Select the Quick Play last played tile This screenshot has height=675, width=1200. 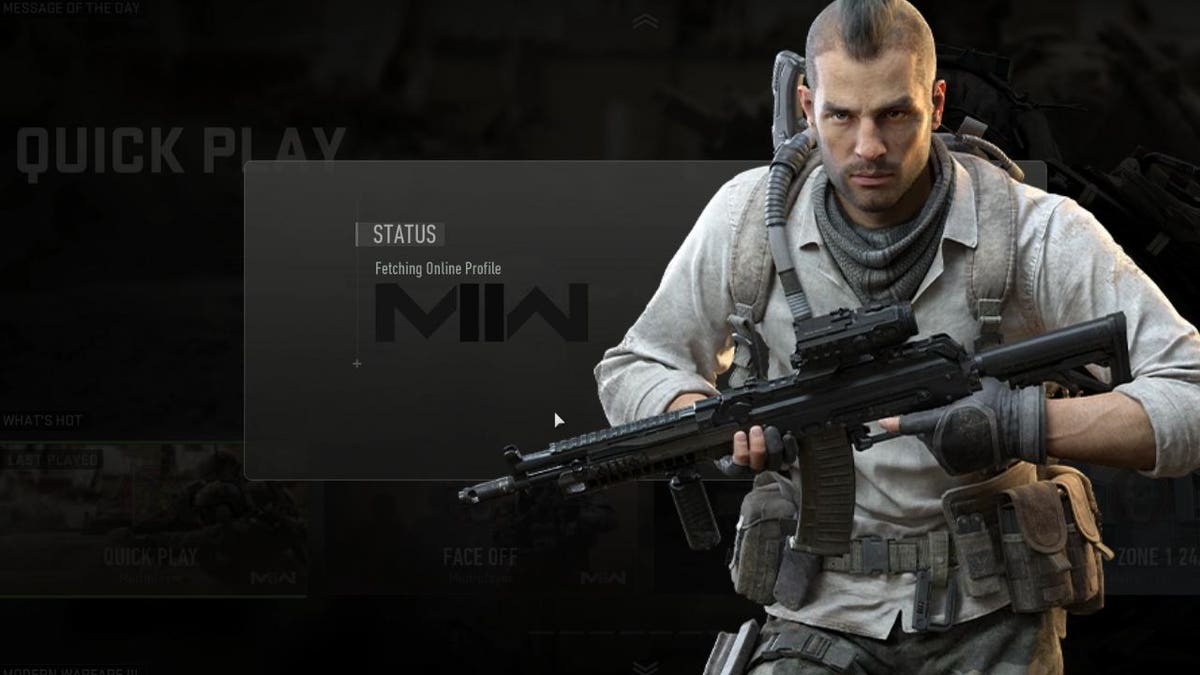pos(152,520)
